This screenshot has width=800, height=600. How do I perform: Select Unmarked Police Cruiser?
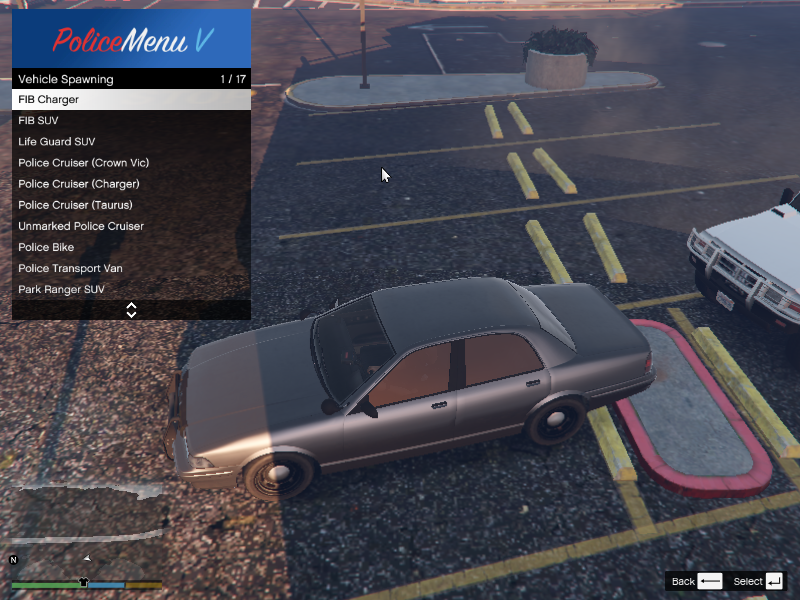(130, 226)
